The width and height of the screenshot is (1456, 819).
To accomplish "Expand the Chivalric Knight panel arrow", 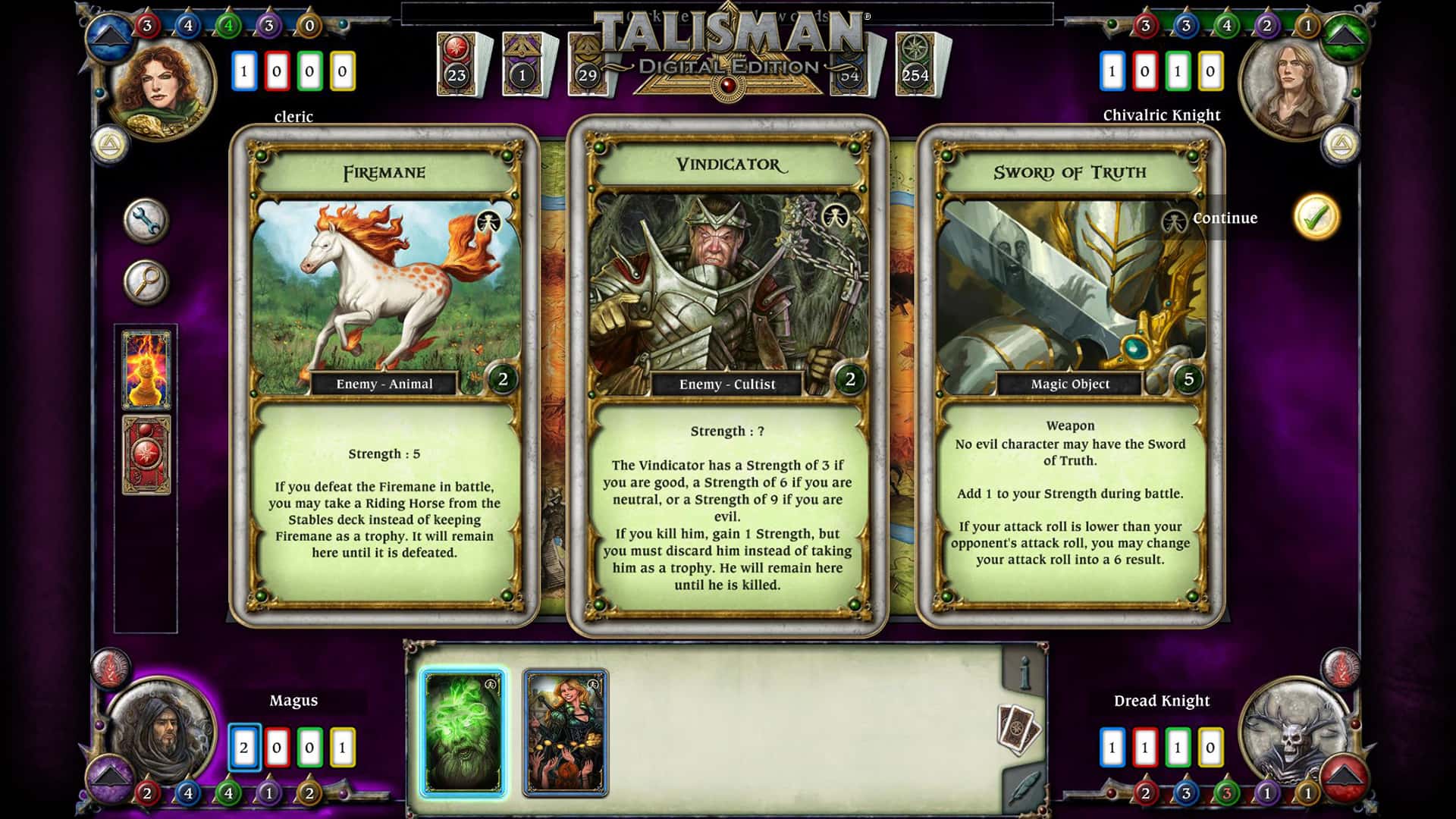I will [x=1344, y=35].
